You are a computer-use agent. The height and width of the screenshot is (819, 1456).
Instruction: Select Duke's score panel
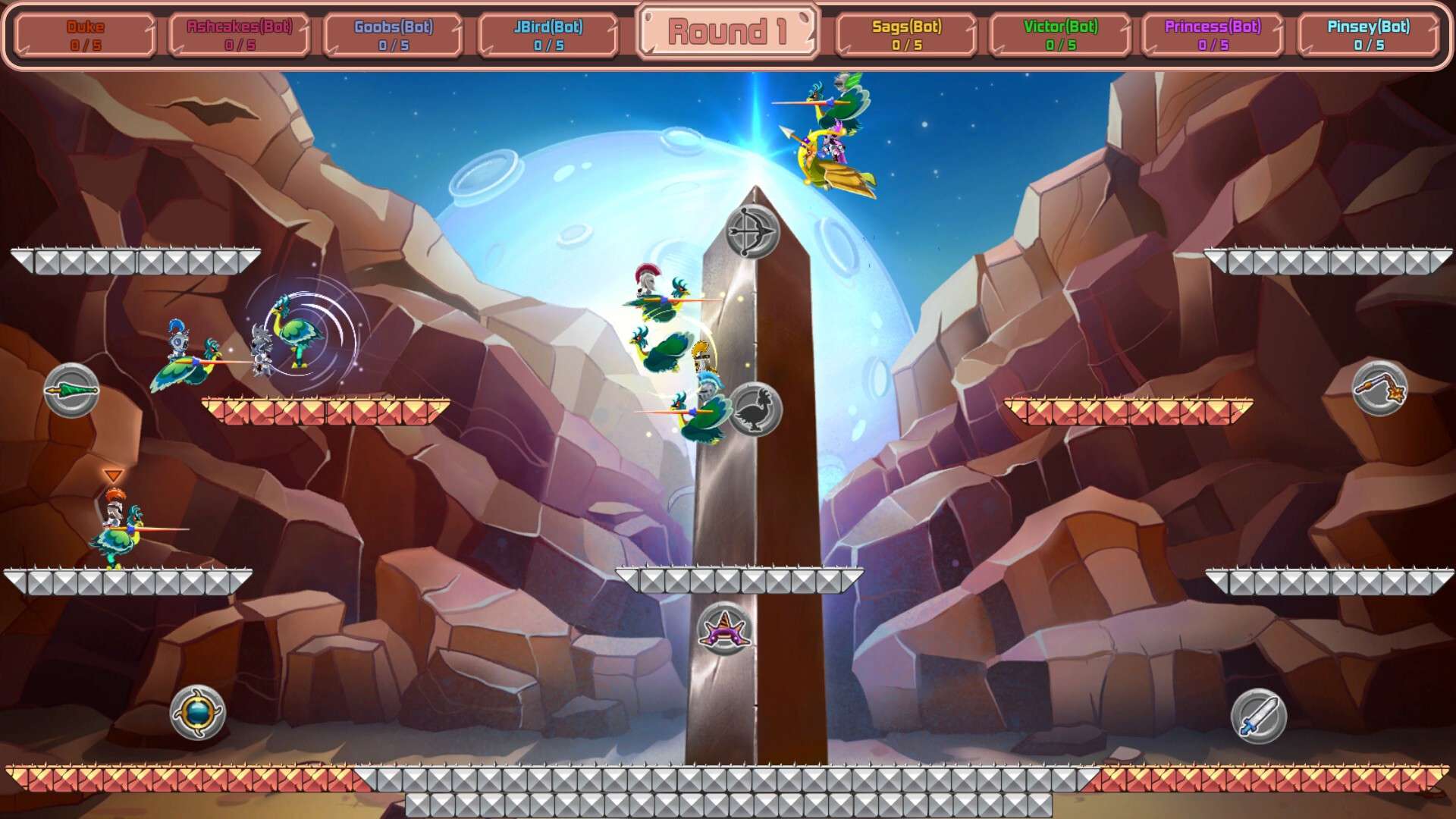(86, 36)
